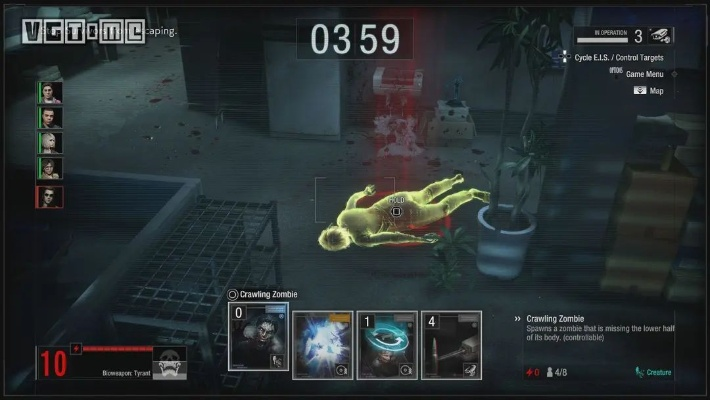
Task: Pick the card with the cyan swirl
Action: (x=387, y=346)
